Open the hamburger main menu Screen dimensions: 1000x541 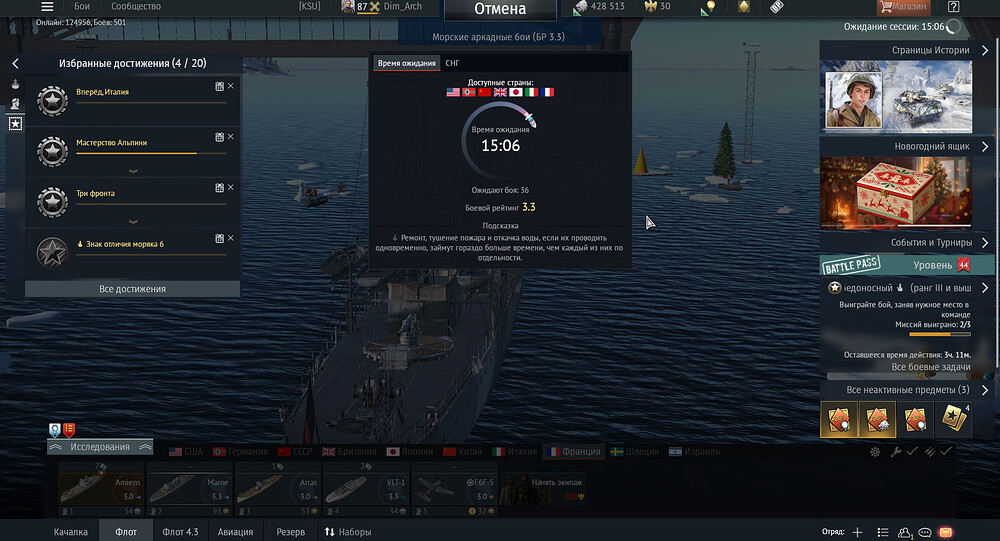47,7
